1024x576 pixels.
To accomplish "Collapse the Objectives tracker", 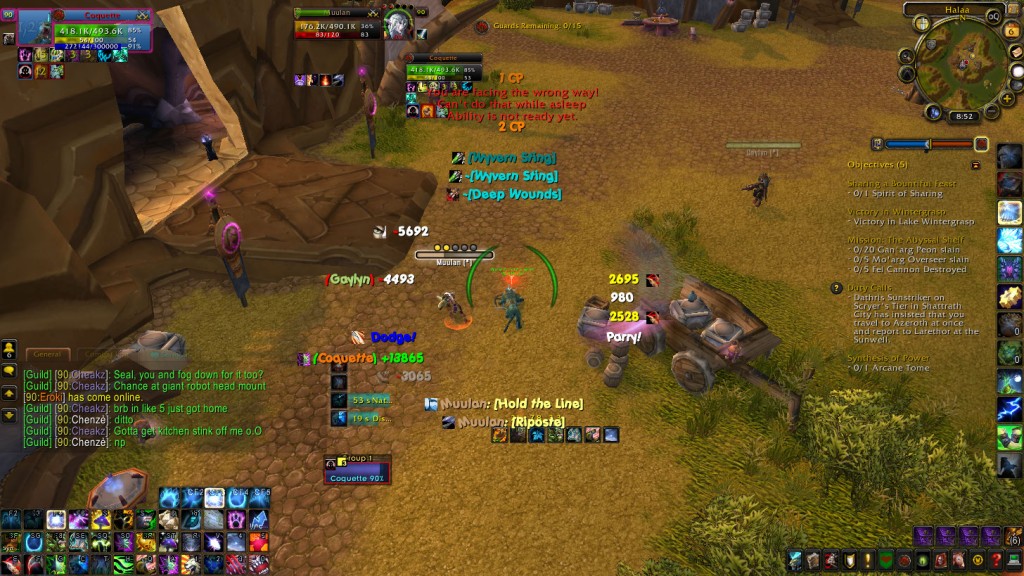I will 976,164.
